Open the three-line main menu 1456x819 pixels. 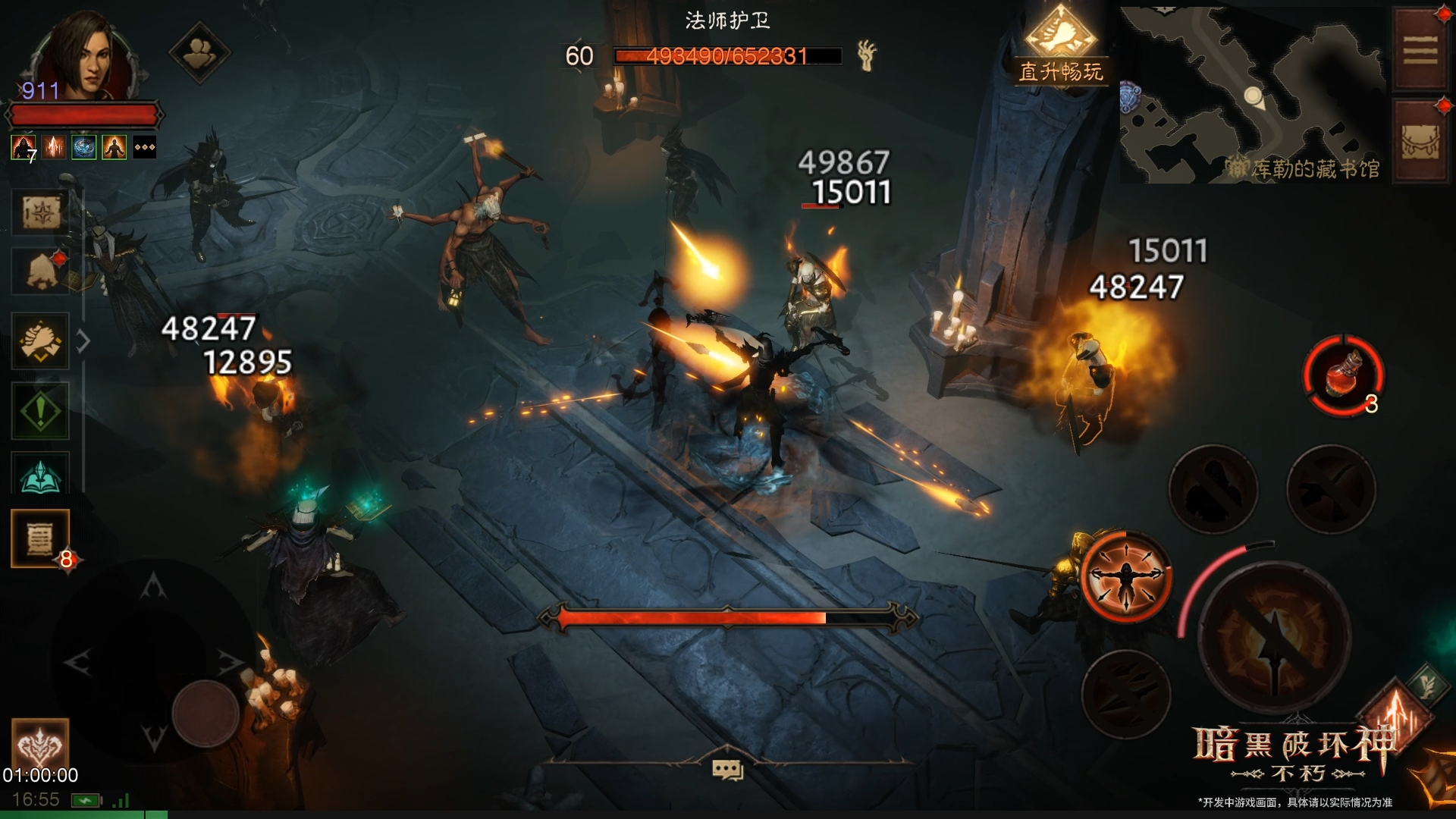[1420, 51]
